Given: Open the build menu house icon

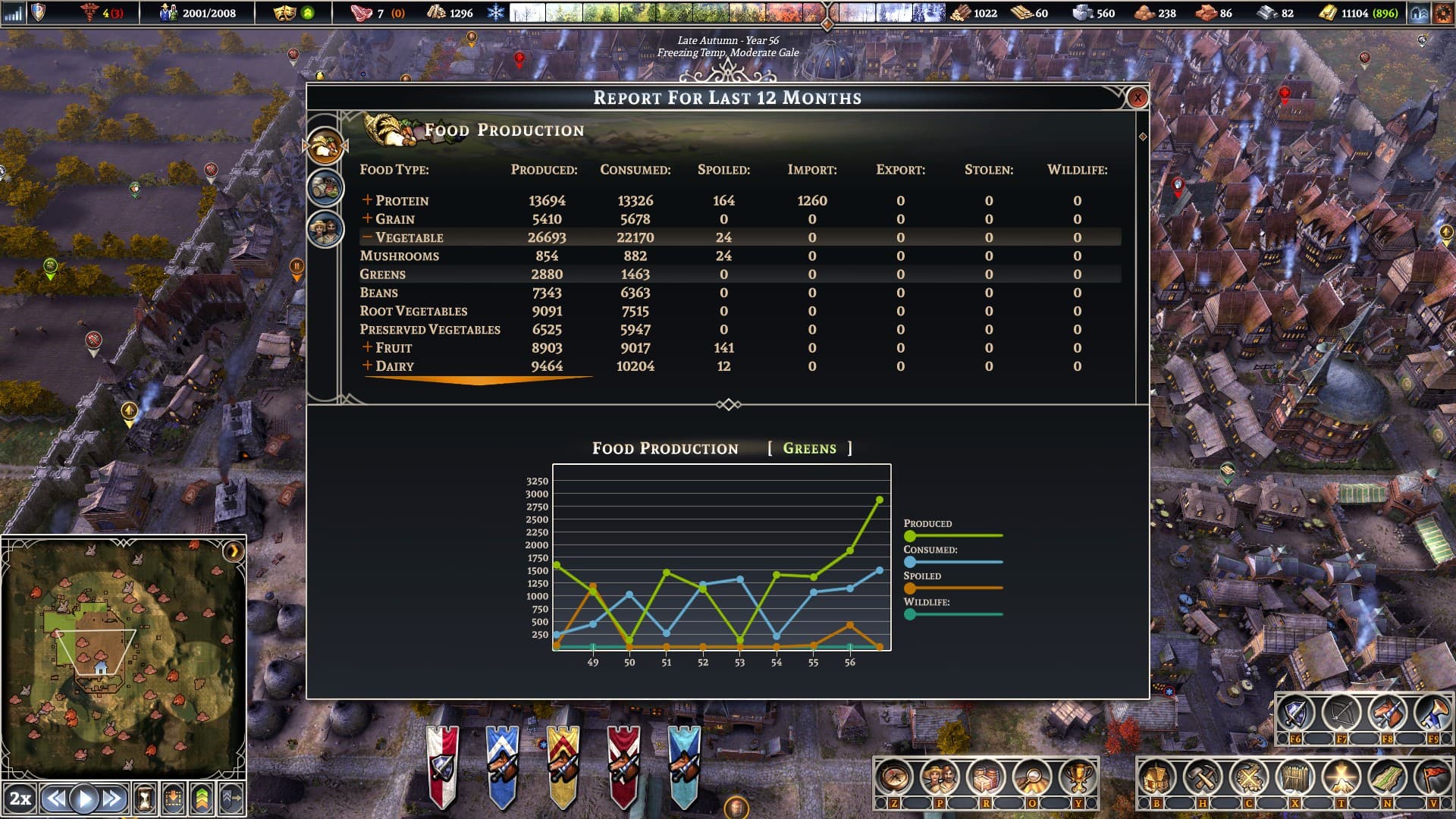Looking at the screenshot, I should pyautogui.click(x=1156, y=778).
